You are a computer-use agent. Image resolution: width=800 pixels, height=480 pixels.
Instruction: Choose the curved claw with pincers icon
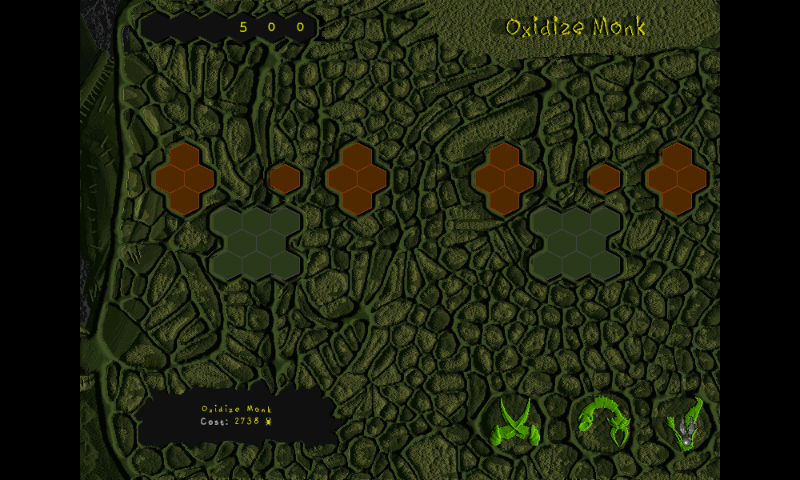(603, 421)
